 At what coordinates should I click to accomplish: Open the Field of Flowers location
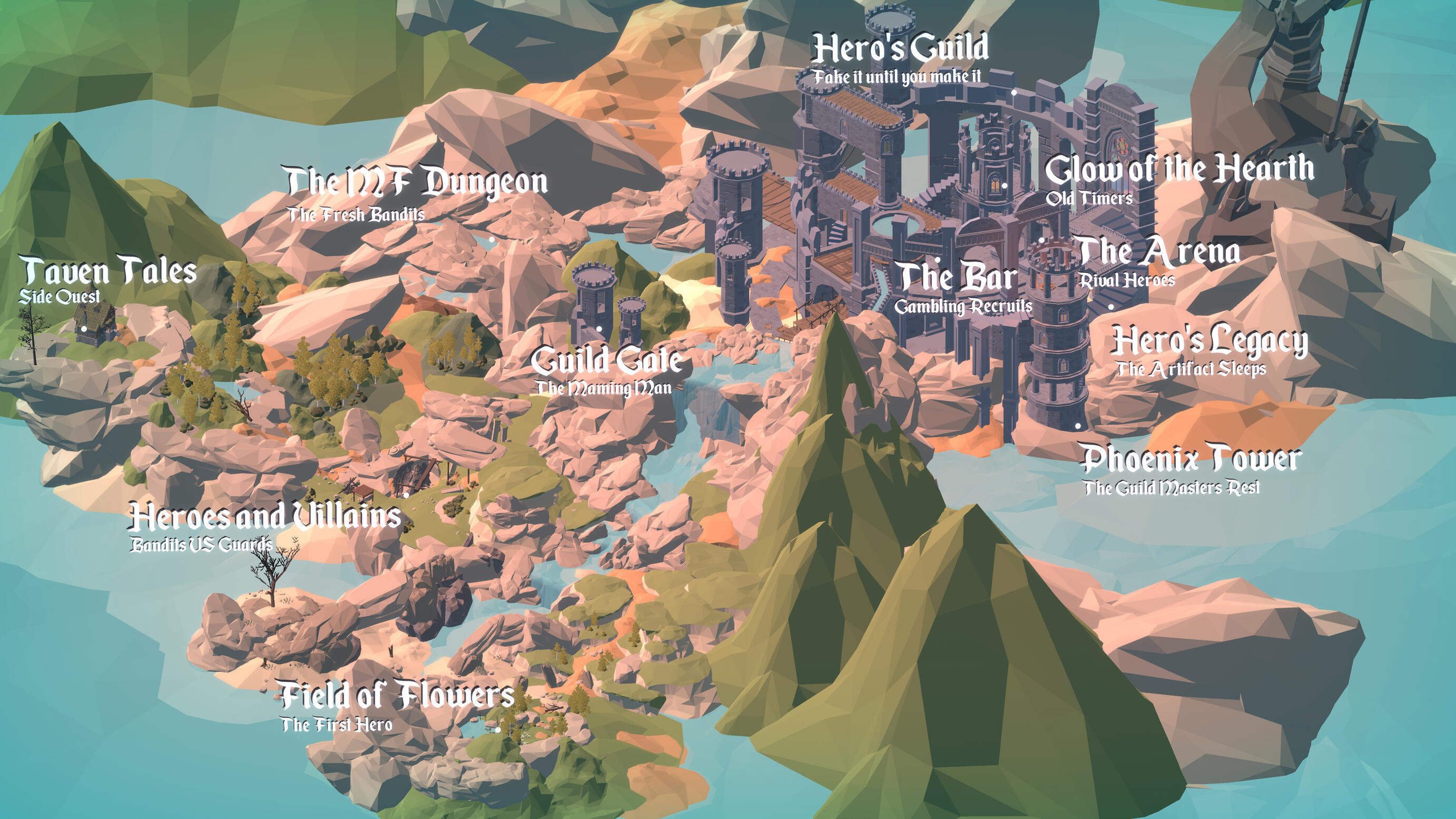(397, 695)
